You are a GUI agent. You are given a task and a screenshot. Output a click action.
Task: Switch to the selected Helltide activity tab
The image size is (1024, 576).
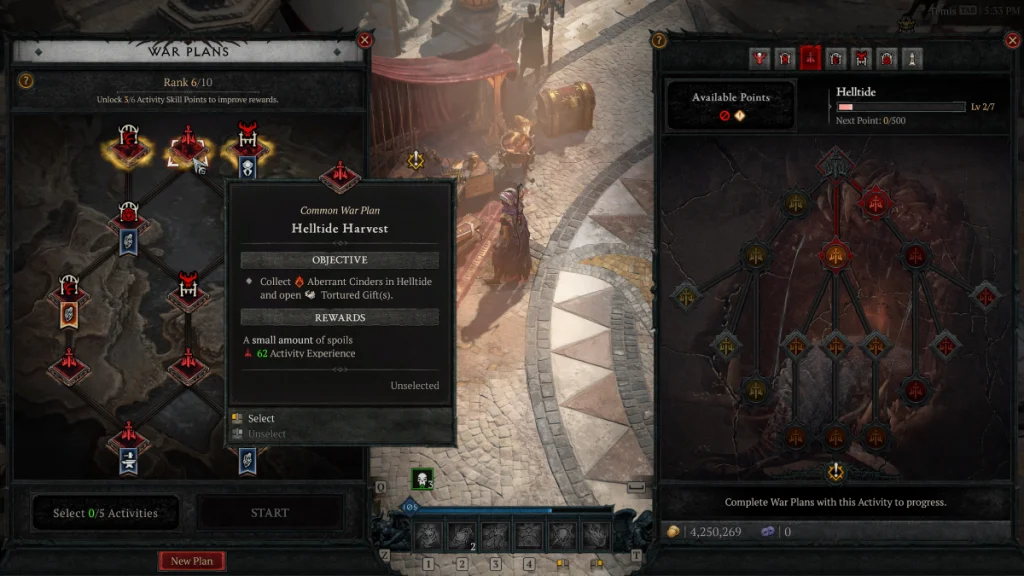(810, 58)
